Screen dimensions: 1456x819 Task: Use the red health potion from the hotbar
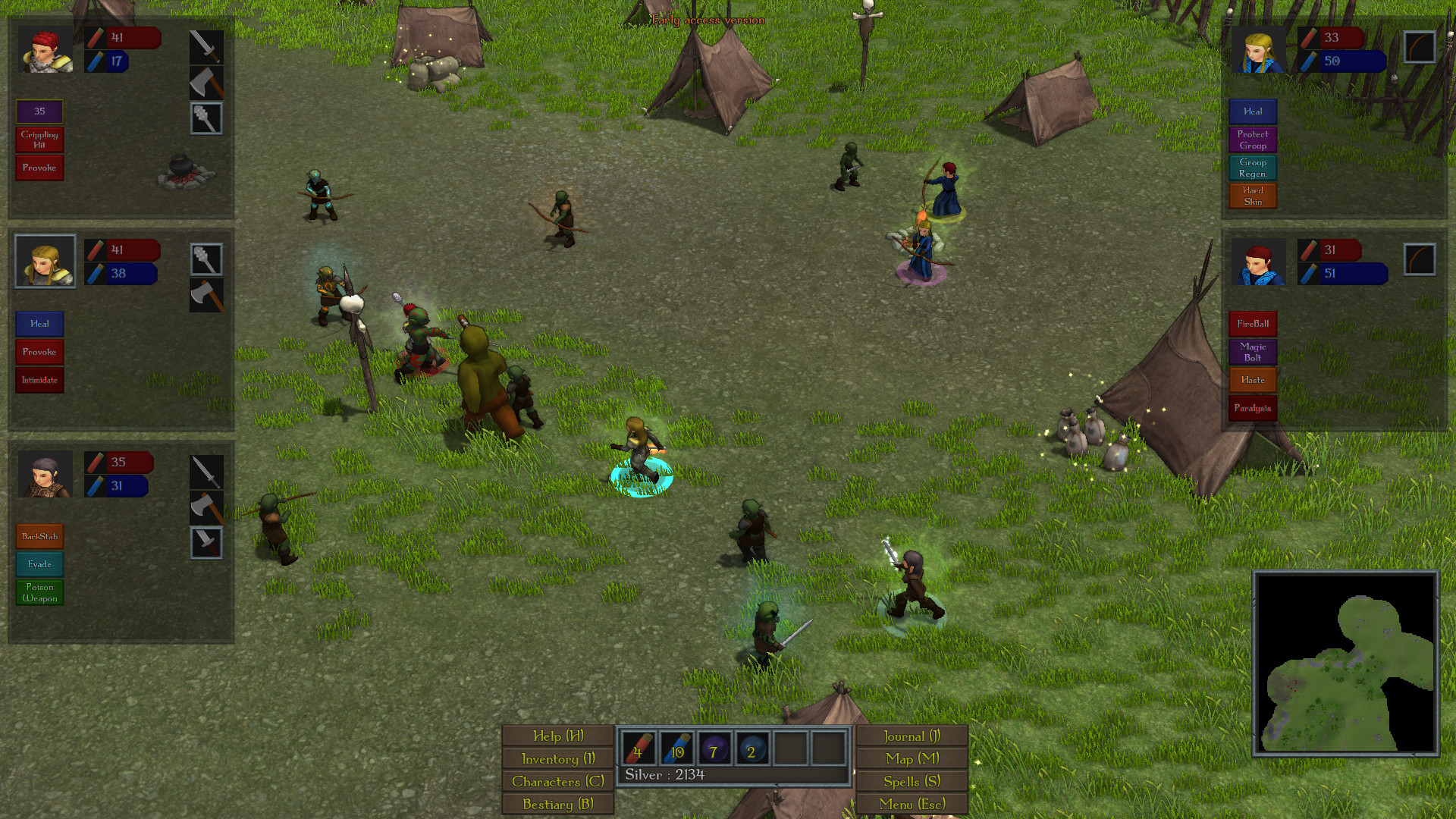click(x=639, y=750)
